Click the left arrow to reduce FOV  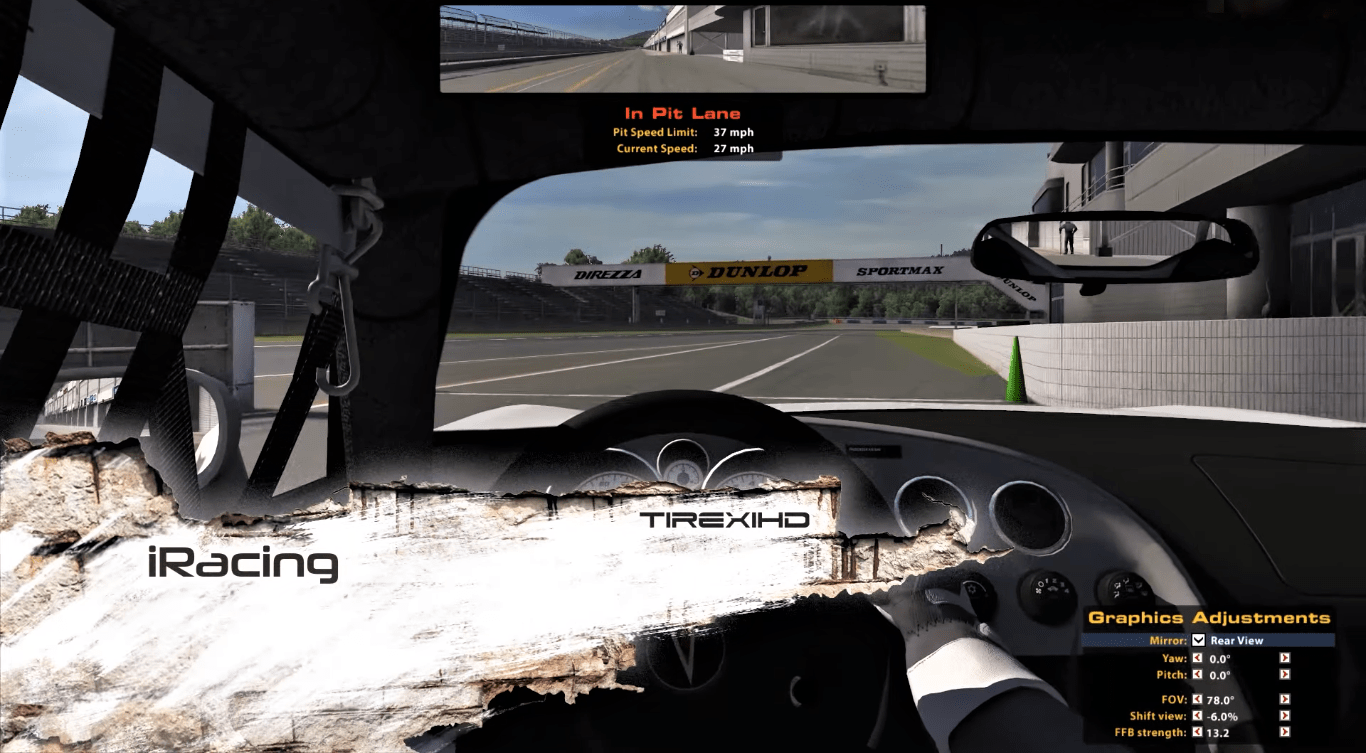1197,700
